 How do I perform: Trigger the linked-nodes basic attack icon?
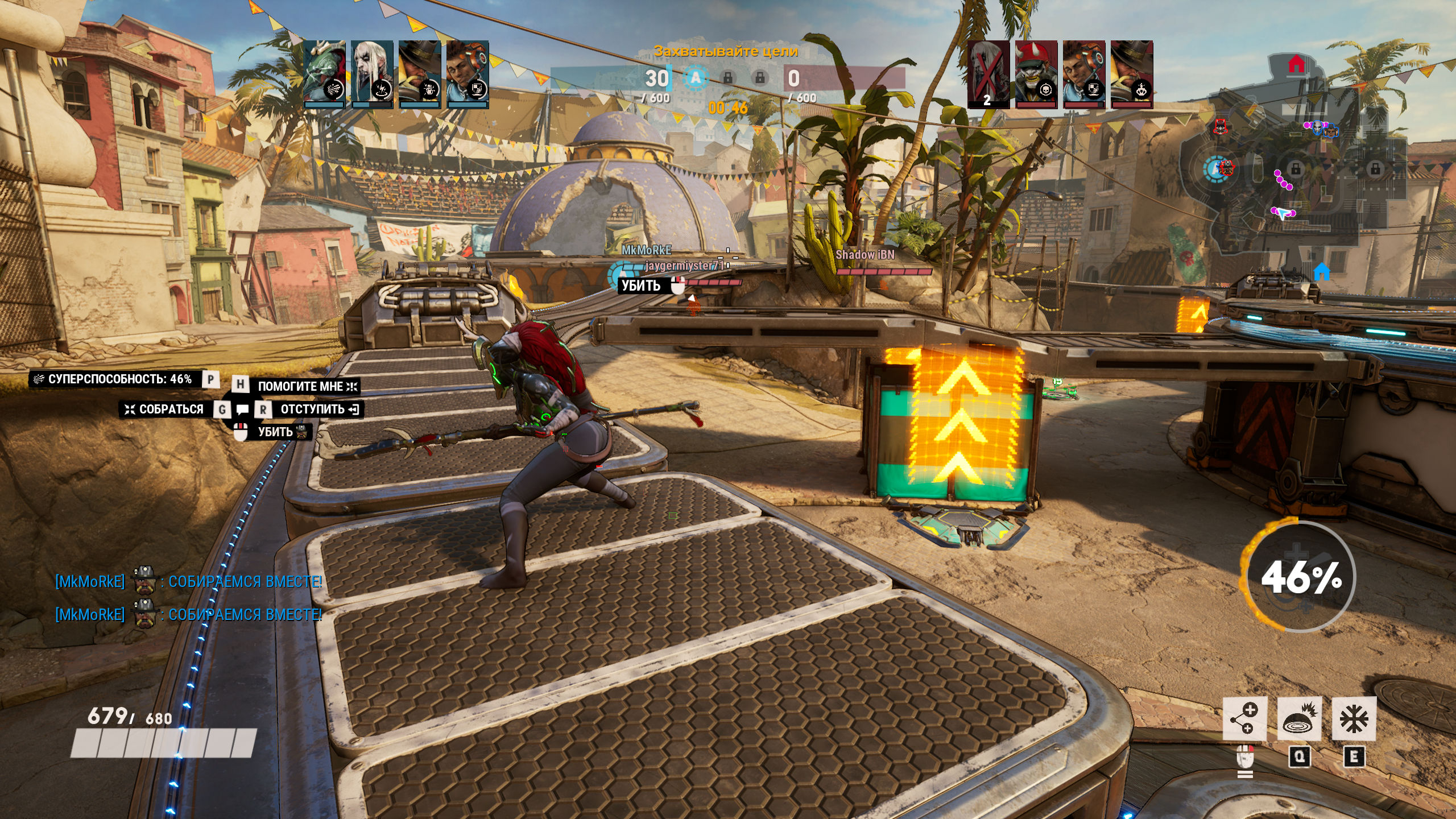[x=1245, y=719]
